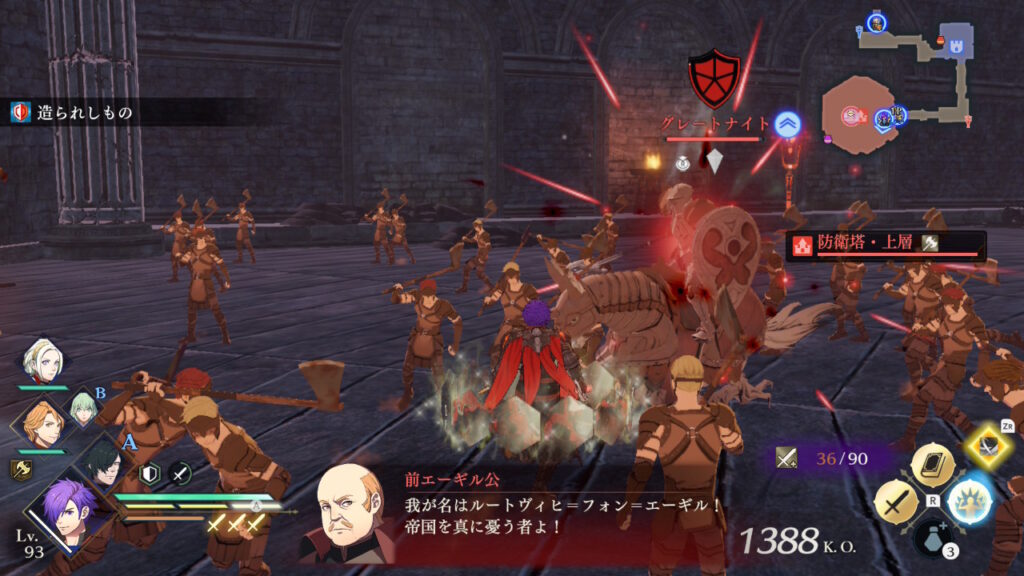Use the healing vulnerary potion
The image size is (1024, 576).
click(932, 540)
